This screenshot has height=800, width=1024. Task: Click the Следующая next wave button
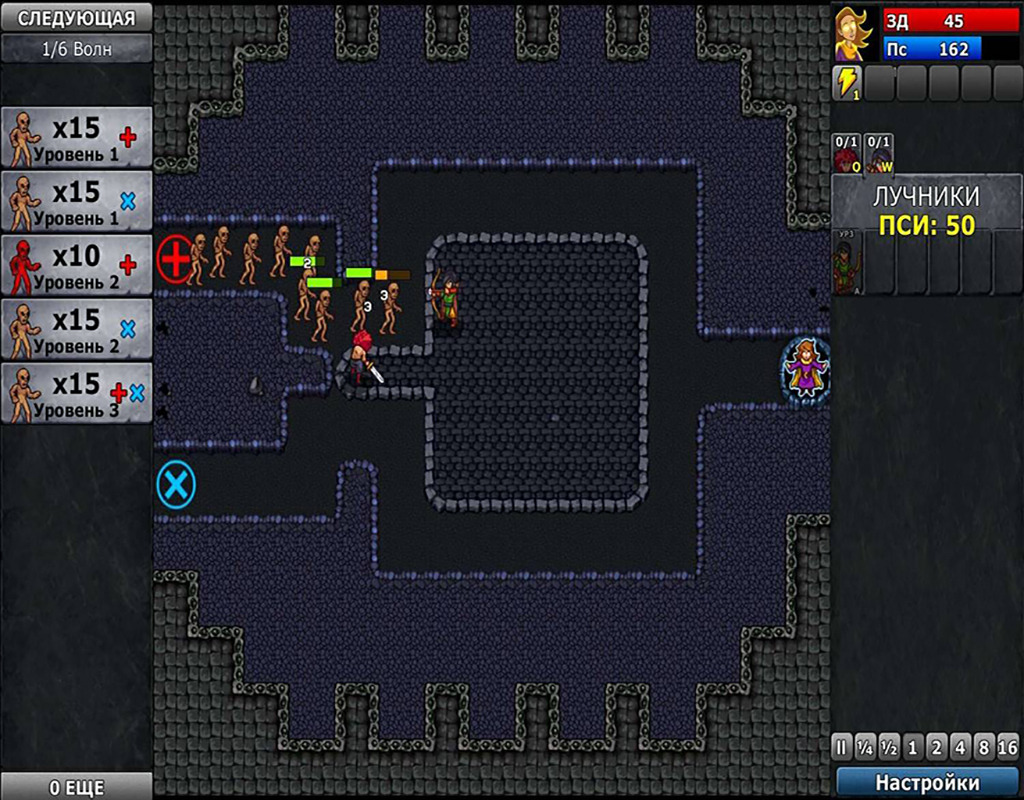(x=76, y=17)
